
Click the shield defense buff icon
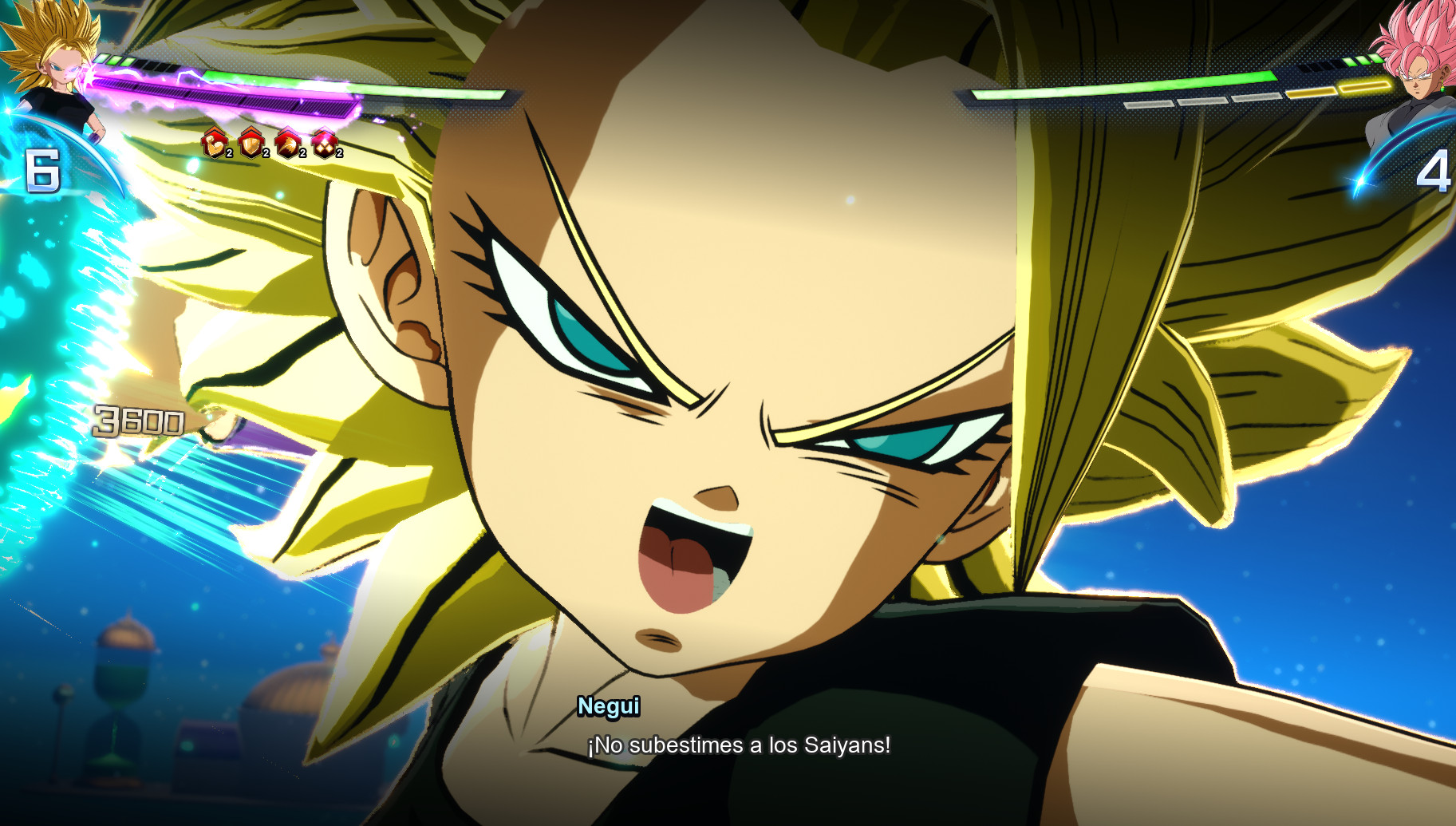pos(250,144)
